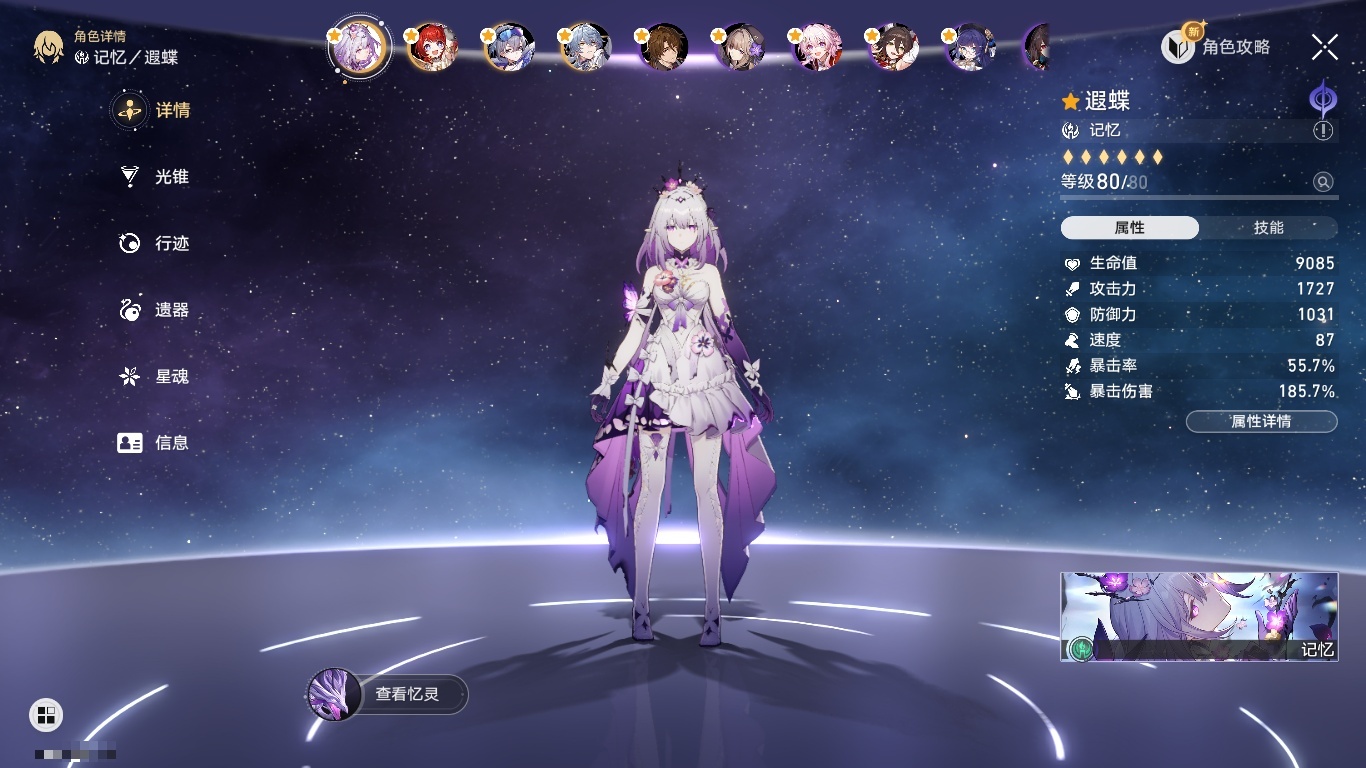Open the four-square grid menu button
The image size is (1366, 768).
[x=46, y=714]
